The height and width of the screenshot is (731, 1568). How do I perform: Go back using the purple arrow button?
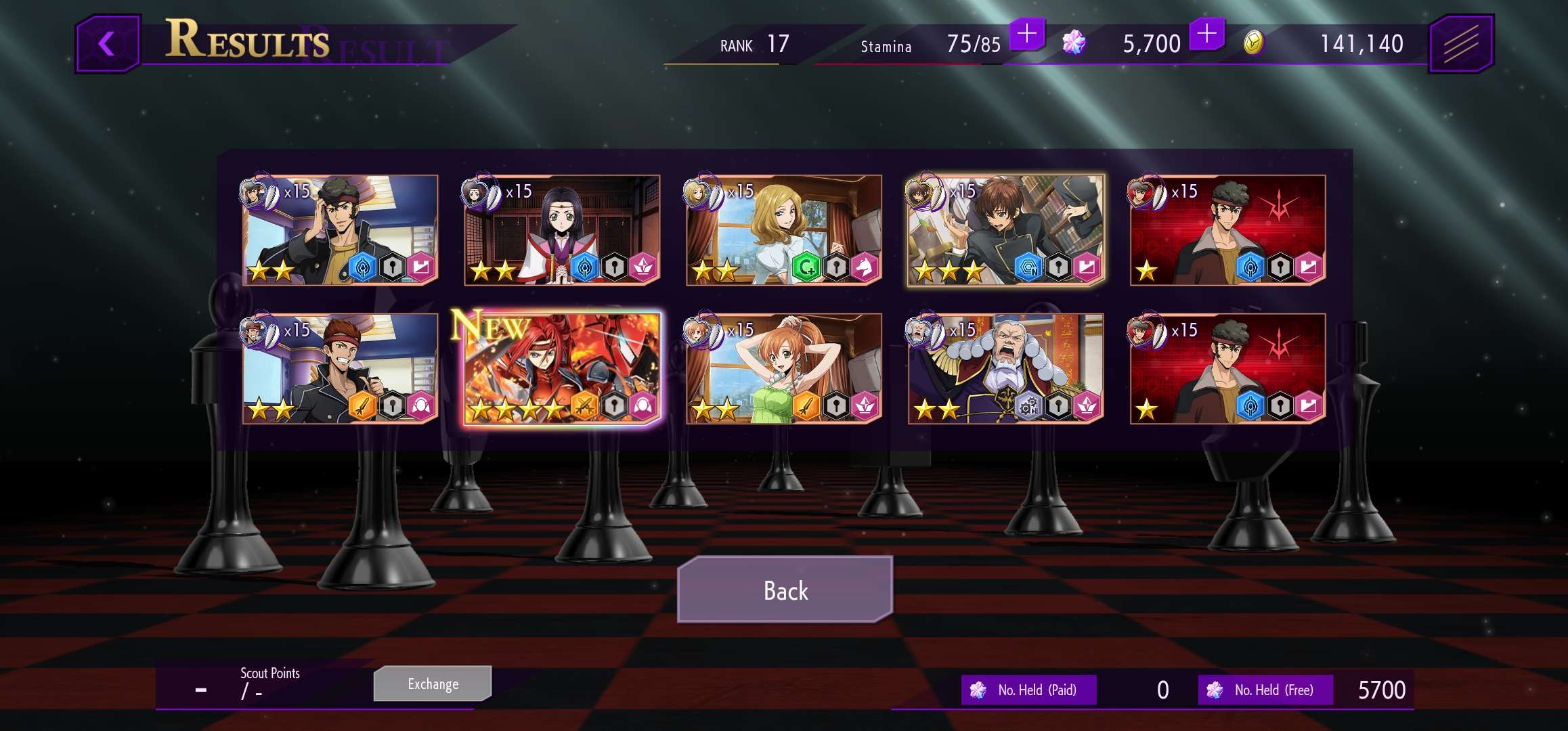tap(108, 44)
